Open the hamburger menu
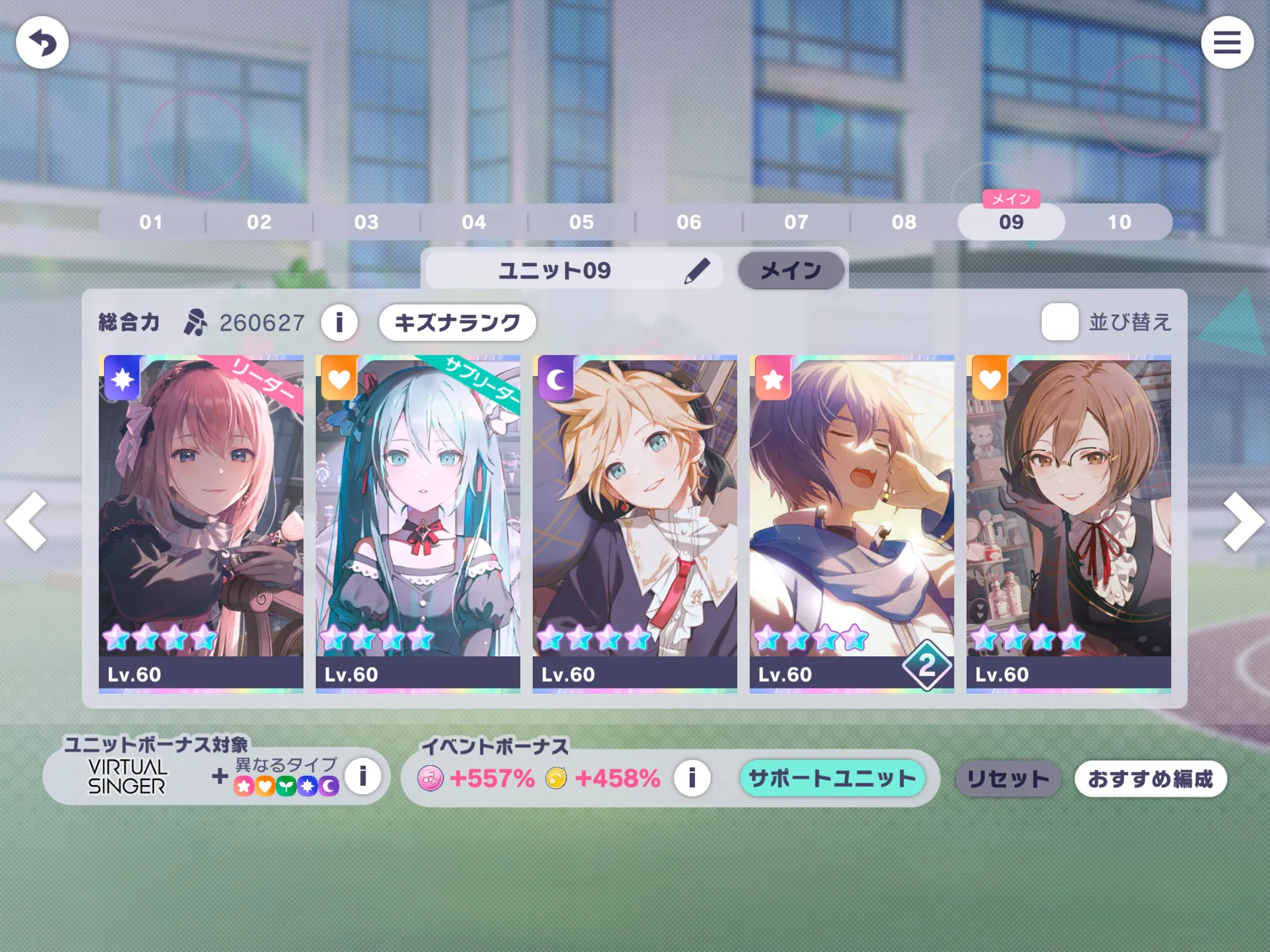1270x952 pixels. pyautogui.click(x=1226, y=43)
